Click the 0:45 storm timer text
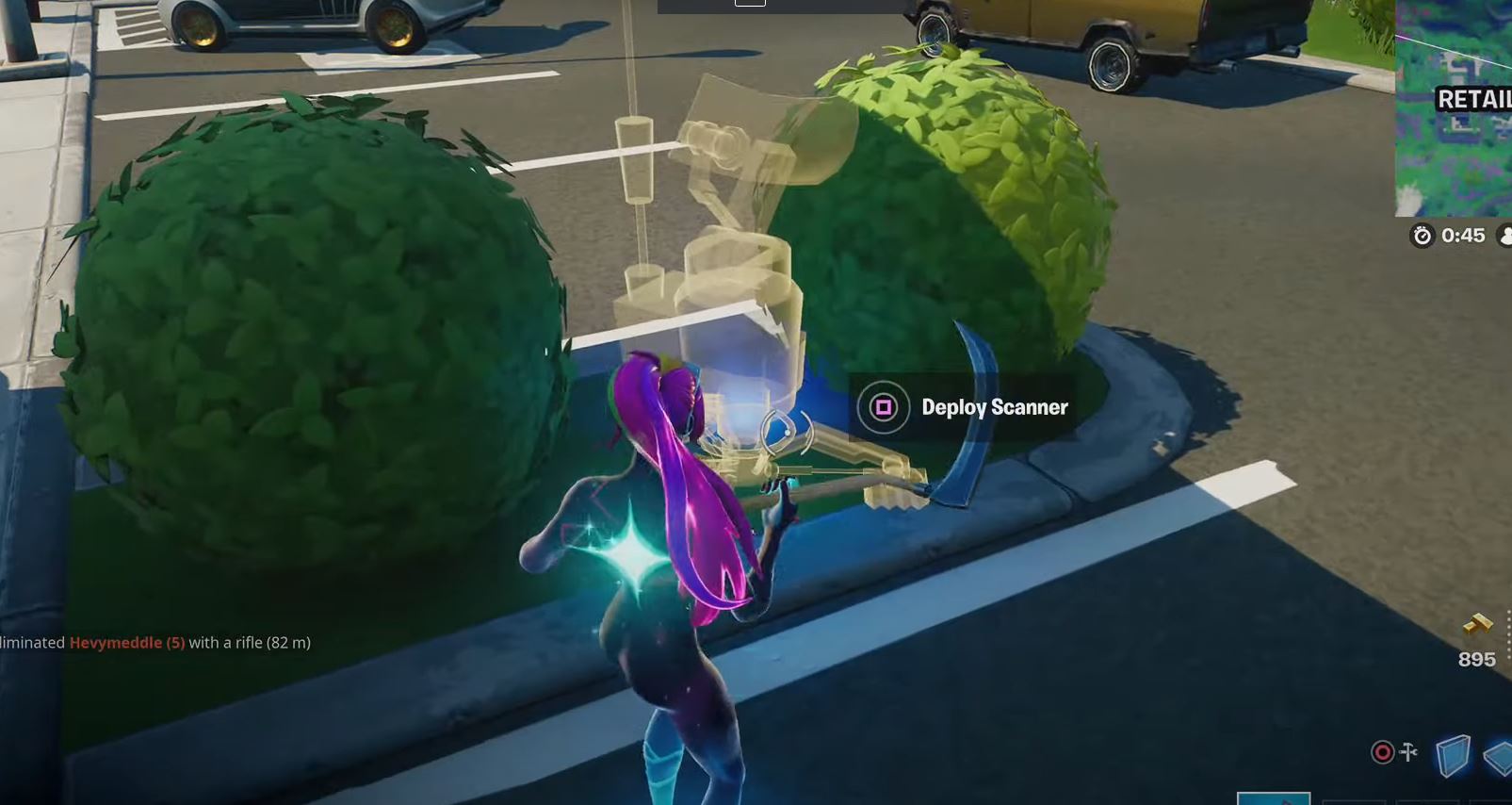This screenshot has height=805, width=1512. [x=1463, y=236]
